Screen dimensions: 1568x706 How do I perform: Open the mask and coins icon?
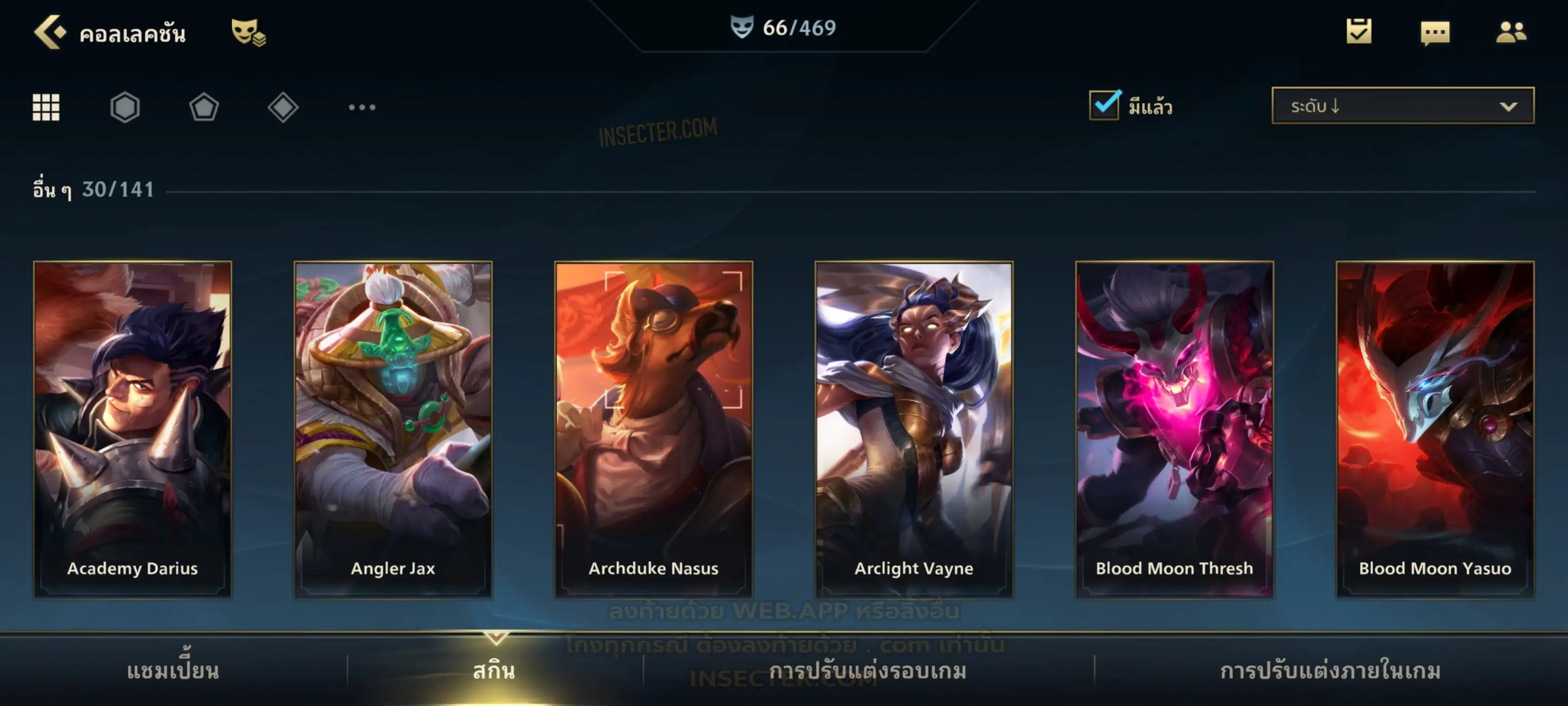[x=248, y=32]
